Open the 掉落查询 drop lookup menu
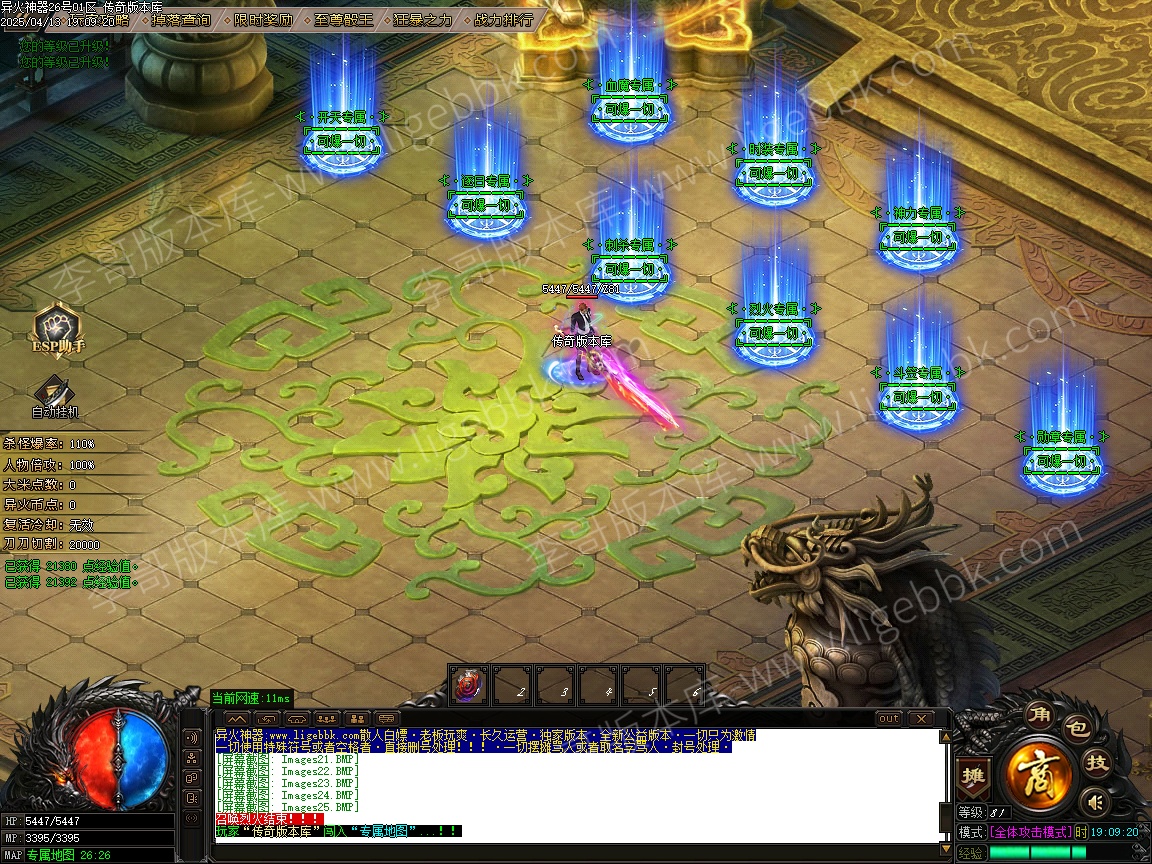Screen dimensions: 1152x864 coord(181,20)
